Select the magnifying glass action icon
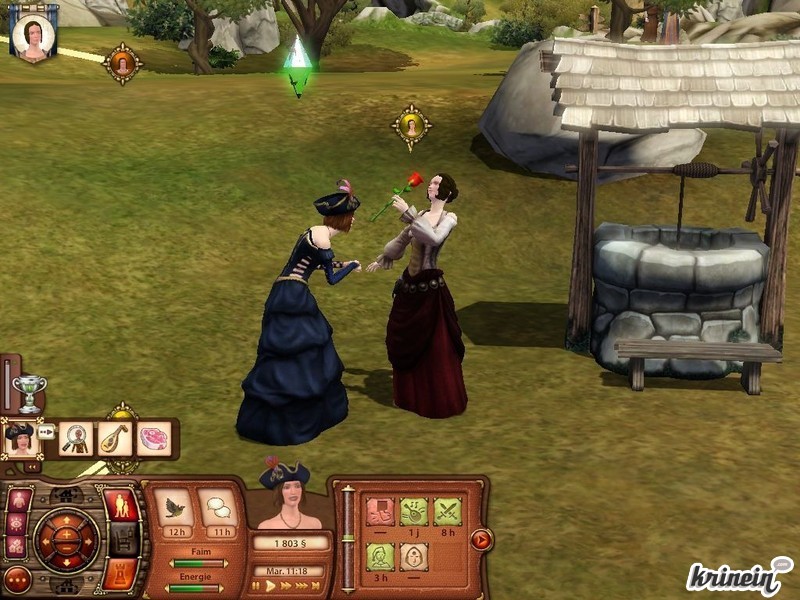The width and height of the screenshot is (800, 600). [75, 438]
